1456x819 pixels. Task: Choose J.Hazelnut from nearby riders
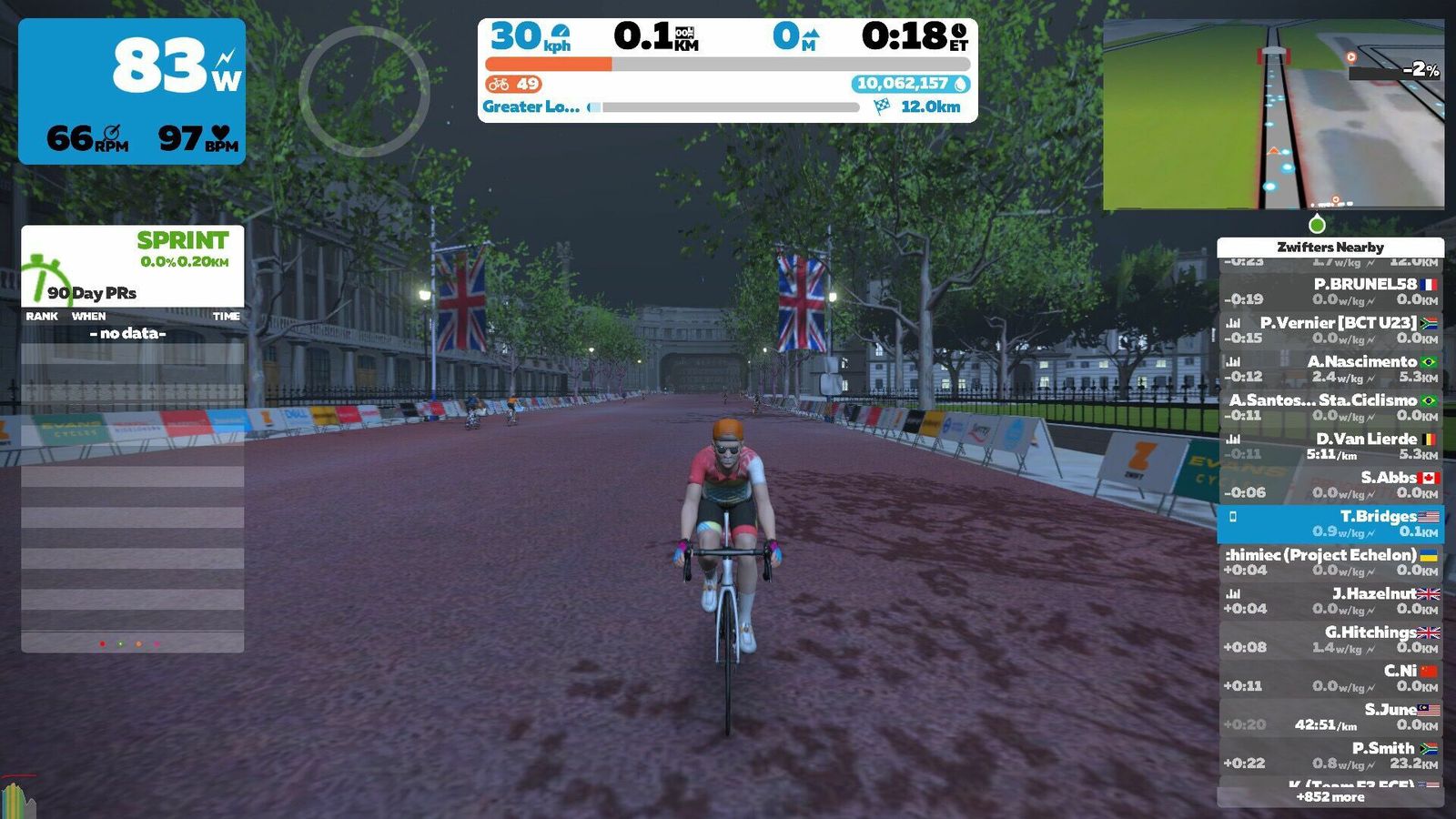(1330, 601)
